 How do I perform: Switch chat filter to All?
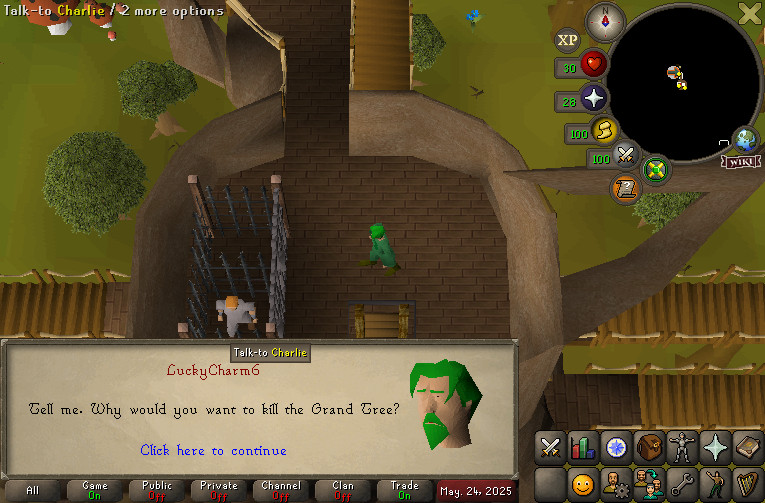click(x=33, y=490)
